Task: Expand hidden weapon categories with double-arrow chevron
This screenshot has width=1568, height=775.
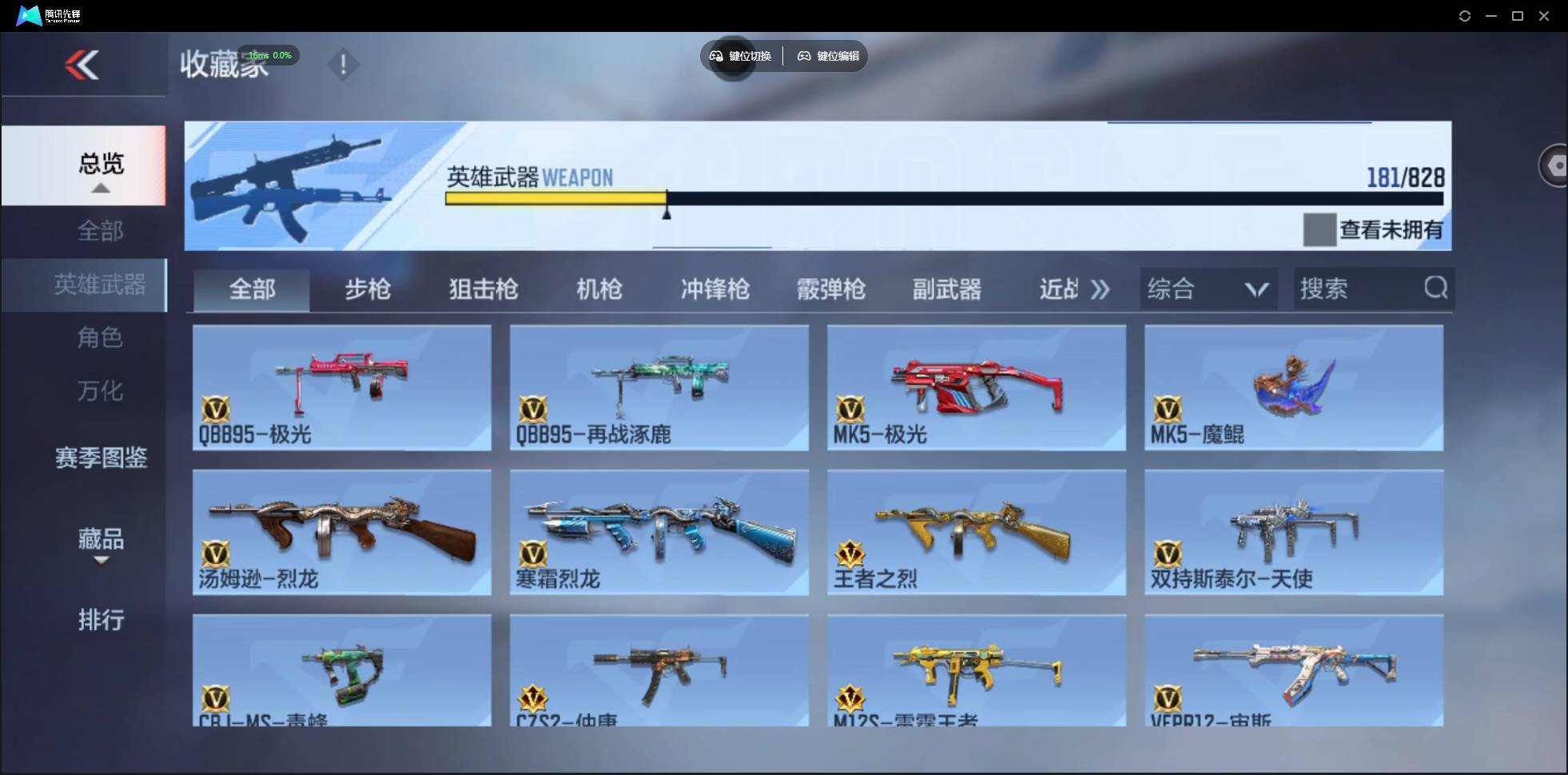Action: point(1100,289)
